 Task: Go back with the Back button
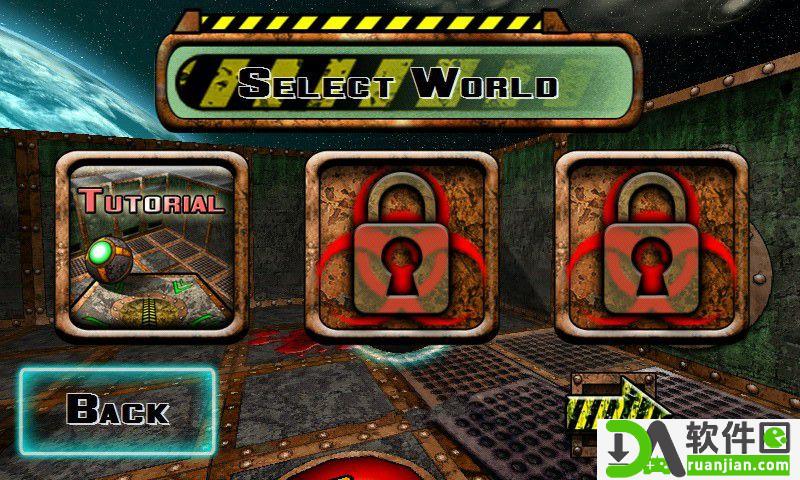[117, 410]
